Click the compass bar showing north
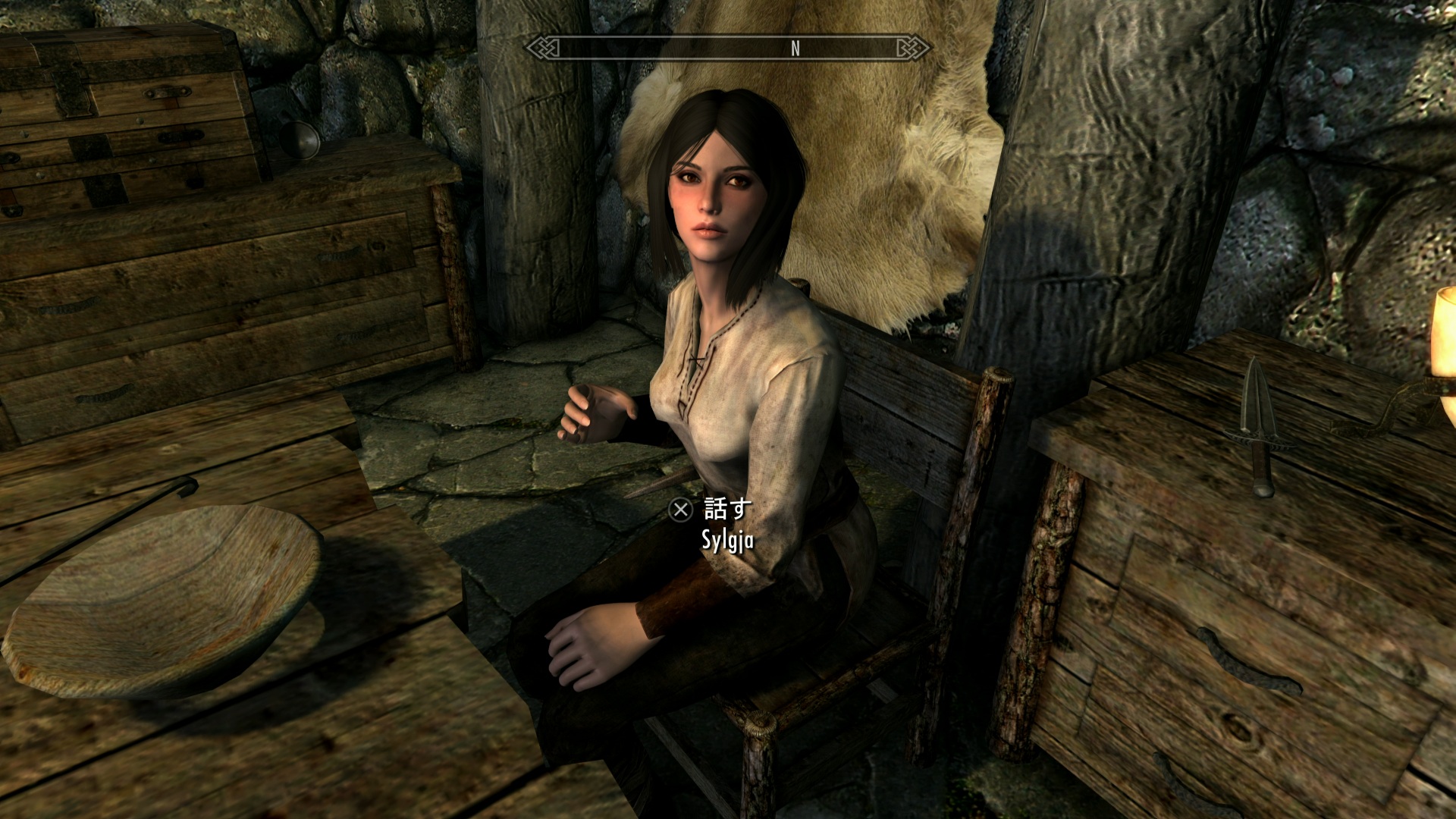Screen dimensions: 1456x819 (728, 48)
